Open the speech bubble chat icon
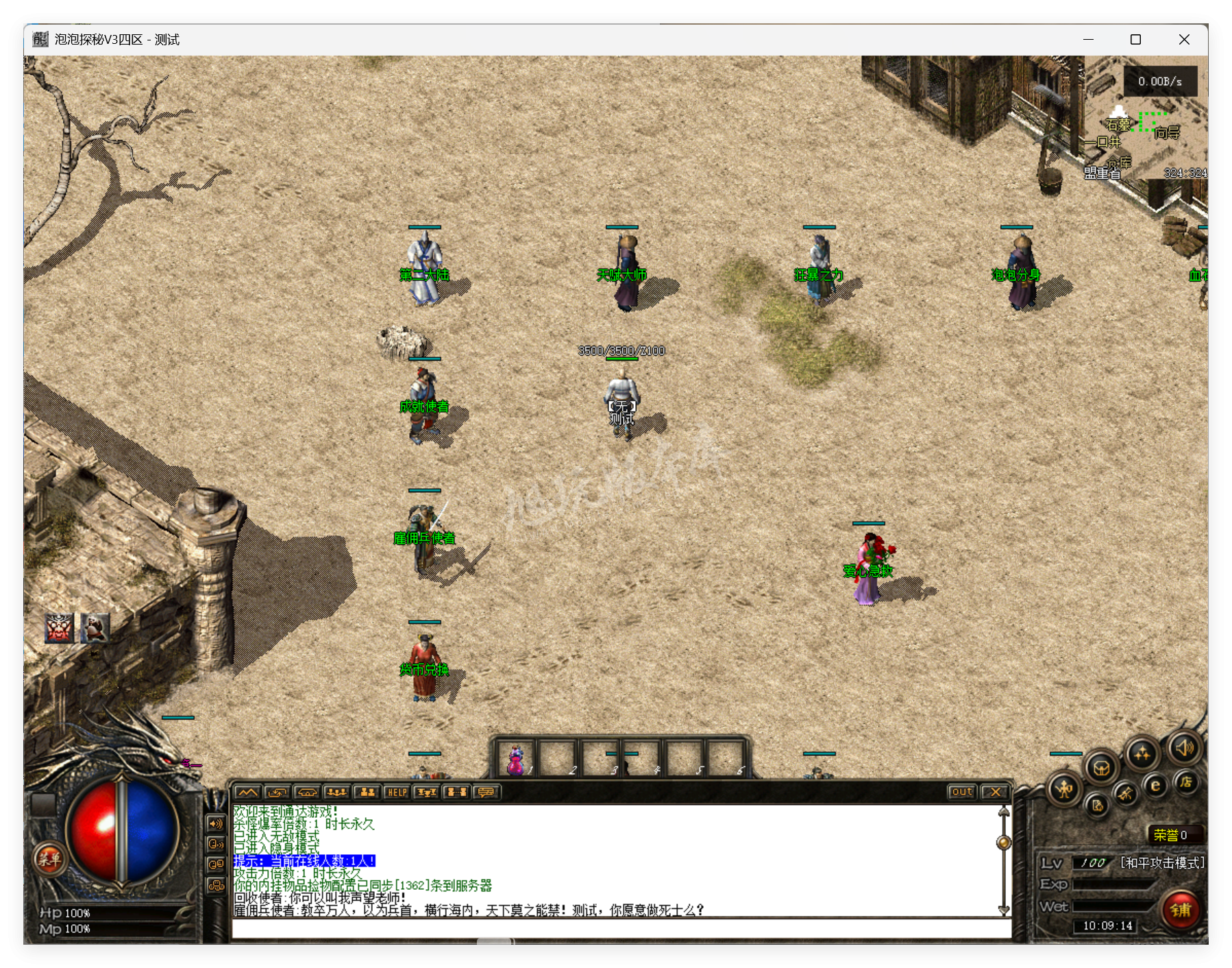1232x968 pixels. click(486, 792)
